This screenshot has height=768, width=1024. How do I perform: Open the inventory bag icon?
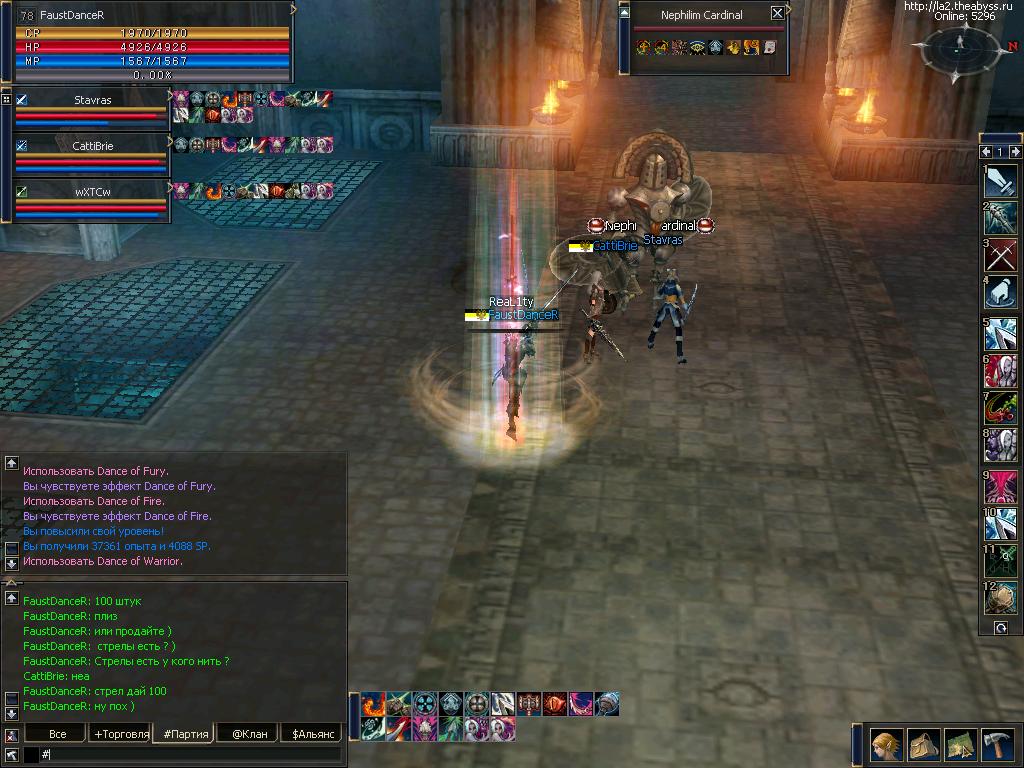tap(922, 746)
